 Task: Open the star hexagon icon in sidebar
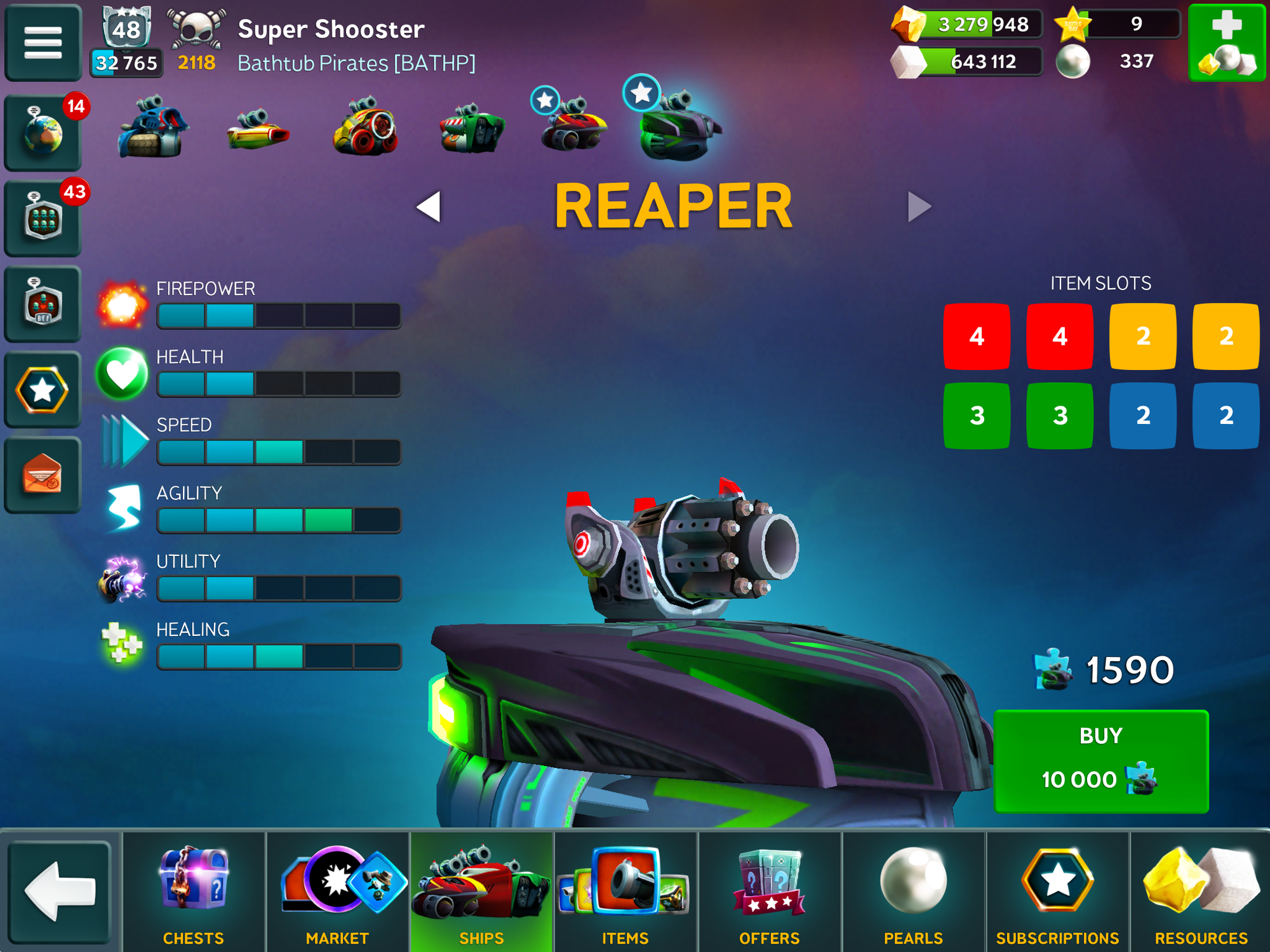click(43, 390)
